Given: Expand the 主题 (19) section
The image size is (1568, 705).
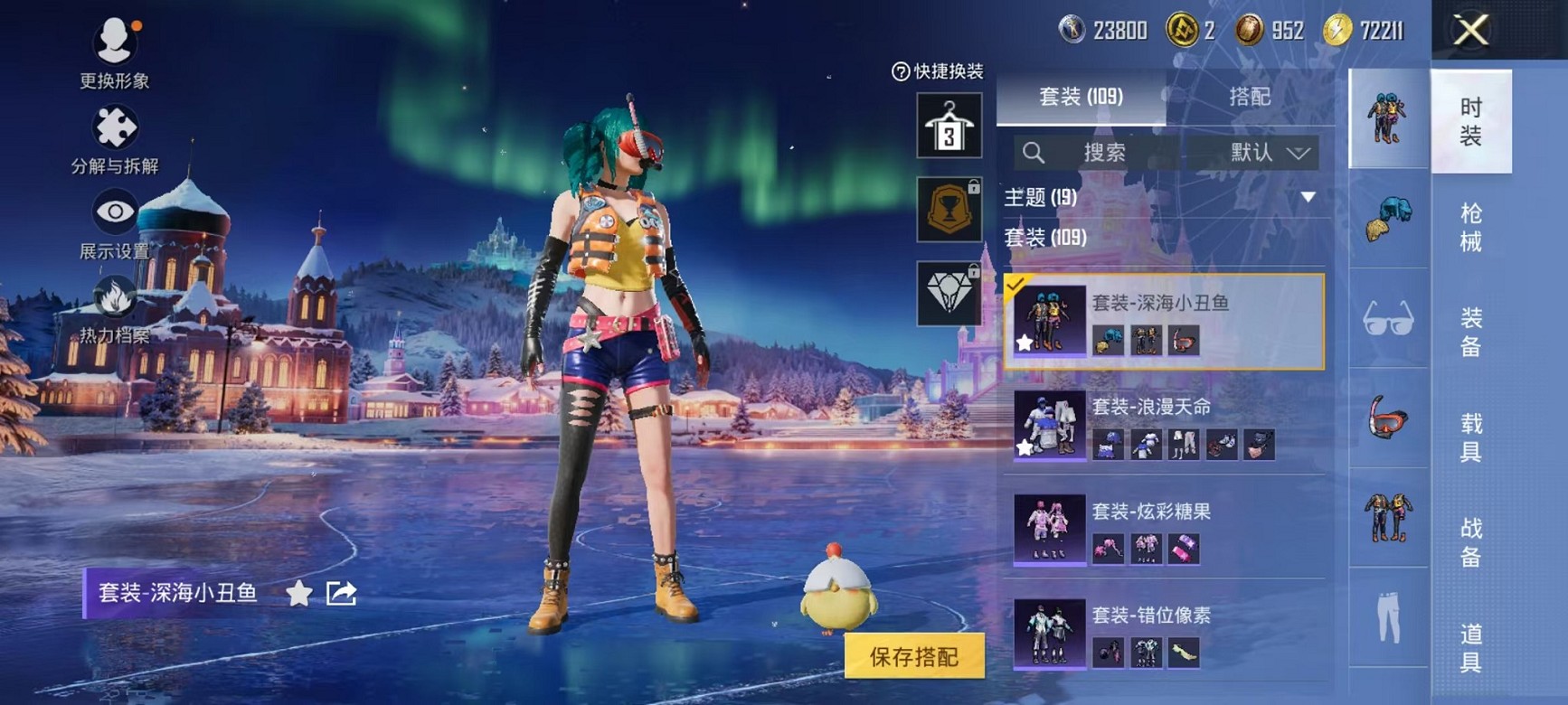Looking at the screenshot, I should click(x=1308, y=197).
